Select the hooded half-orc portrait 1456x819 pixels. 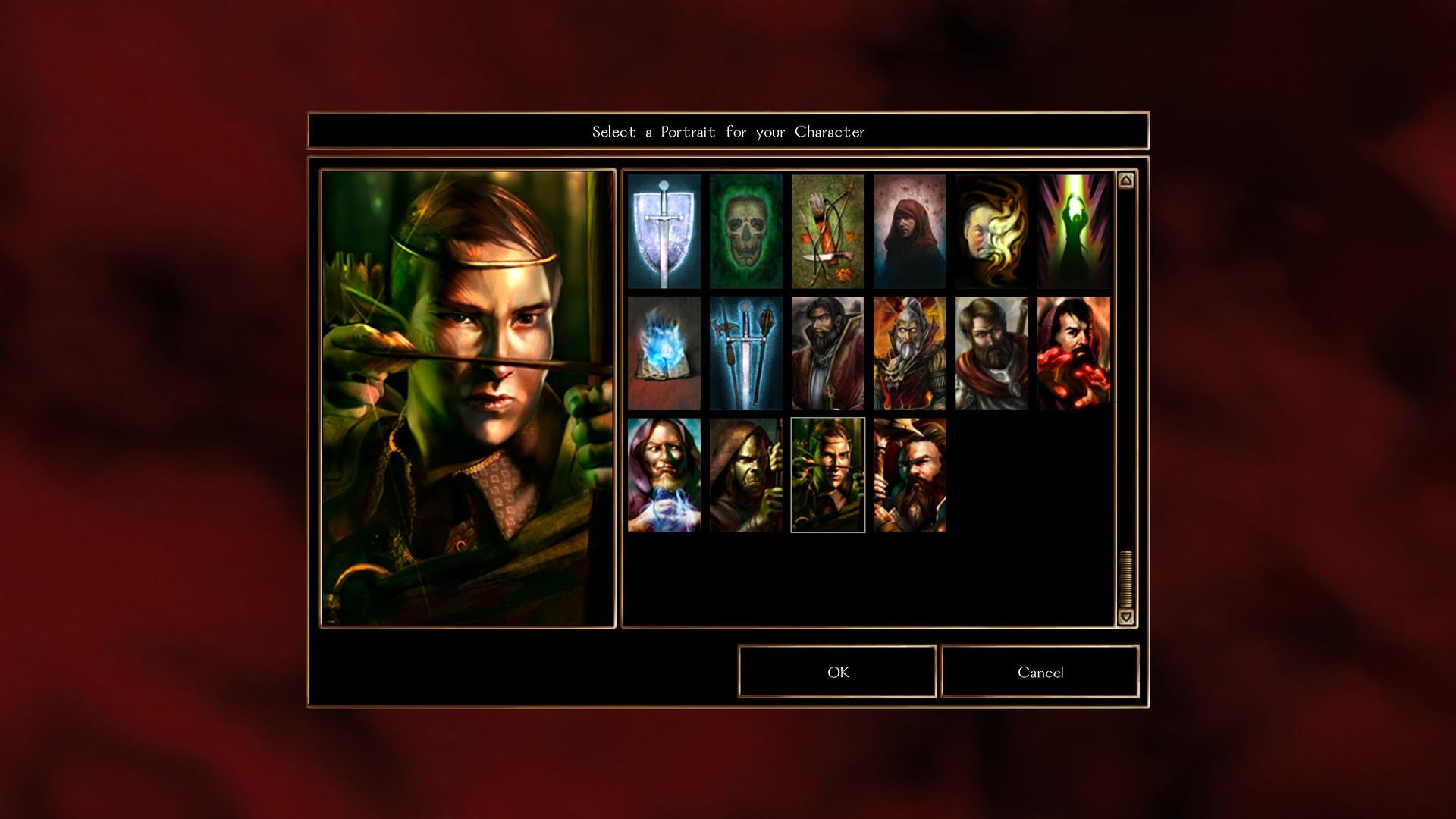click(x=745, y=474)
